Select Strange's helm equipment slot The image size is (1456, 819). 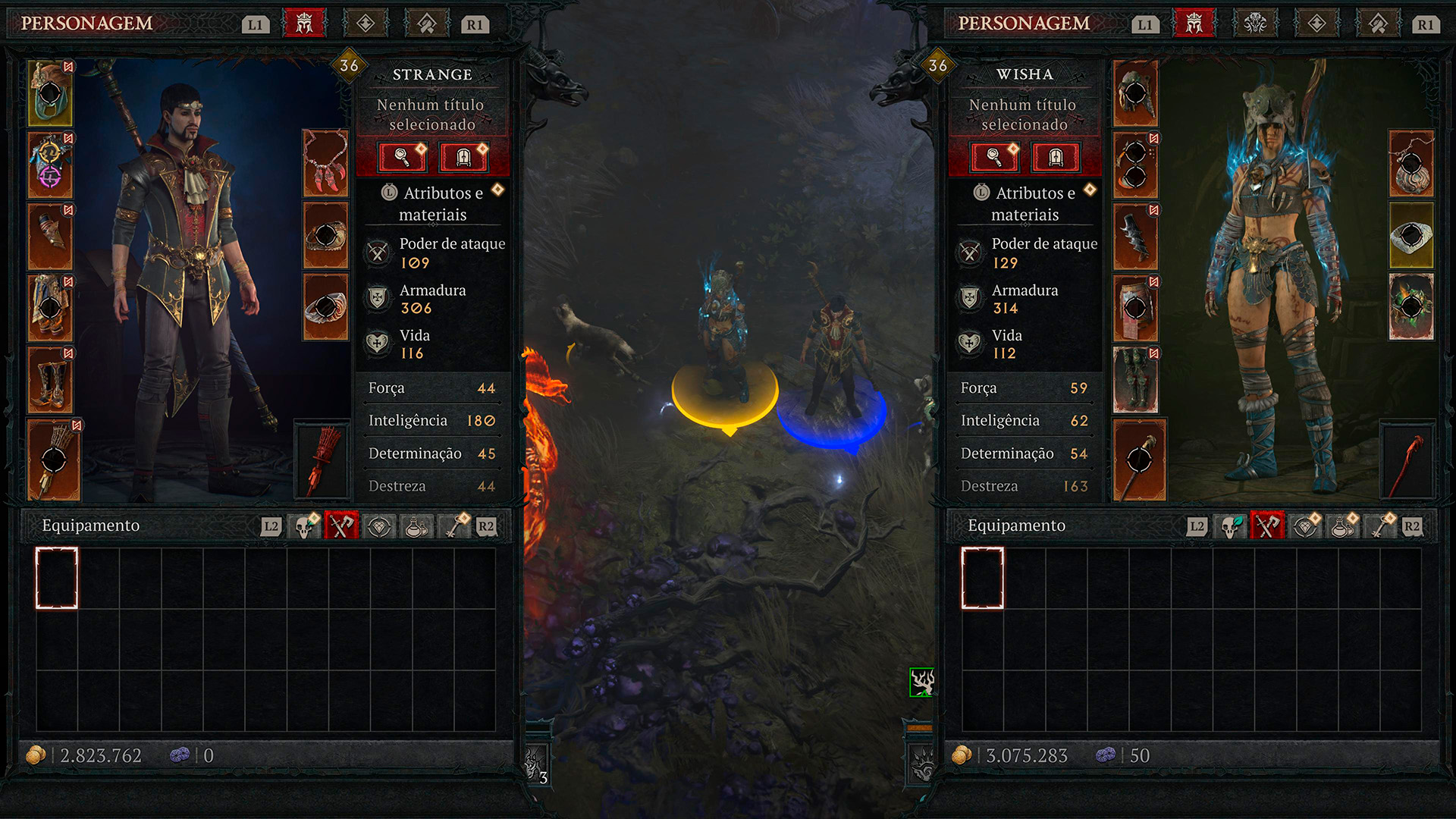coord(50,93)
